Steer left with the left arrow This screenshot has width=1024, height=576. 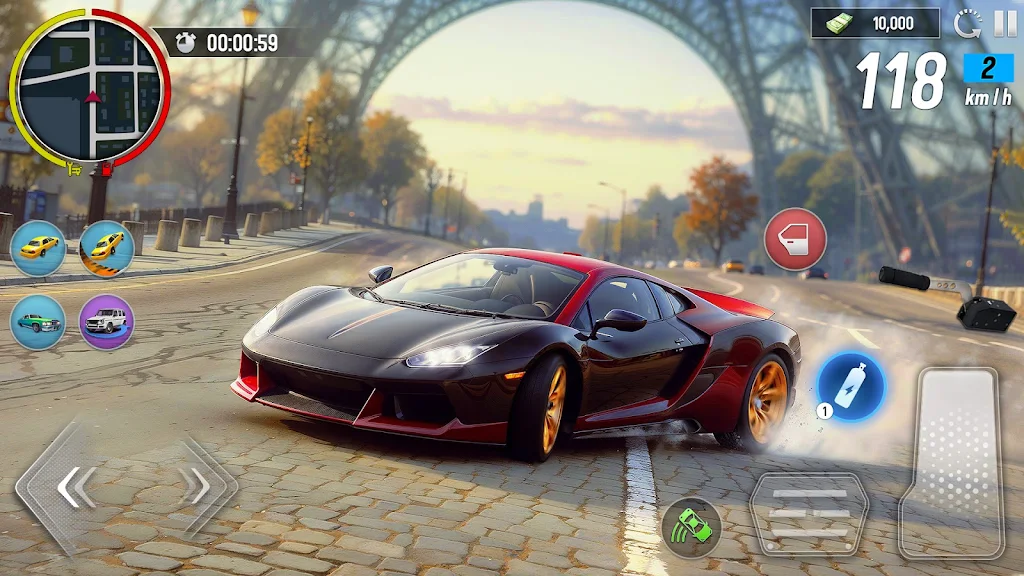pyautogui.click(x=74, y=488)
